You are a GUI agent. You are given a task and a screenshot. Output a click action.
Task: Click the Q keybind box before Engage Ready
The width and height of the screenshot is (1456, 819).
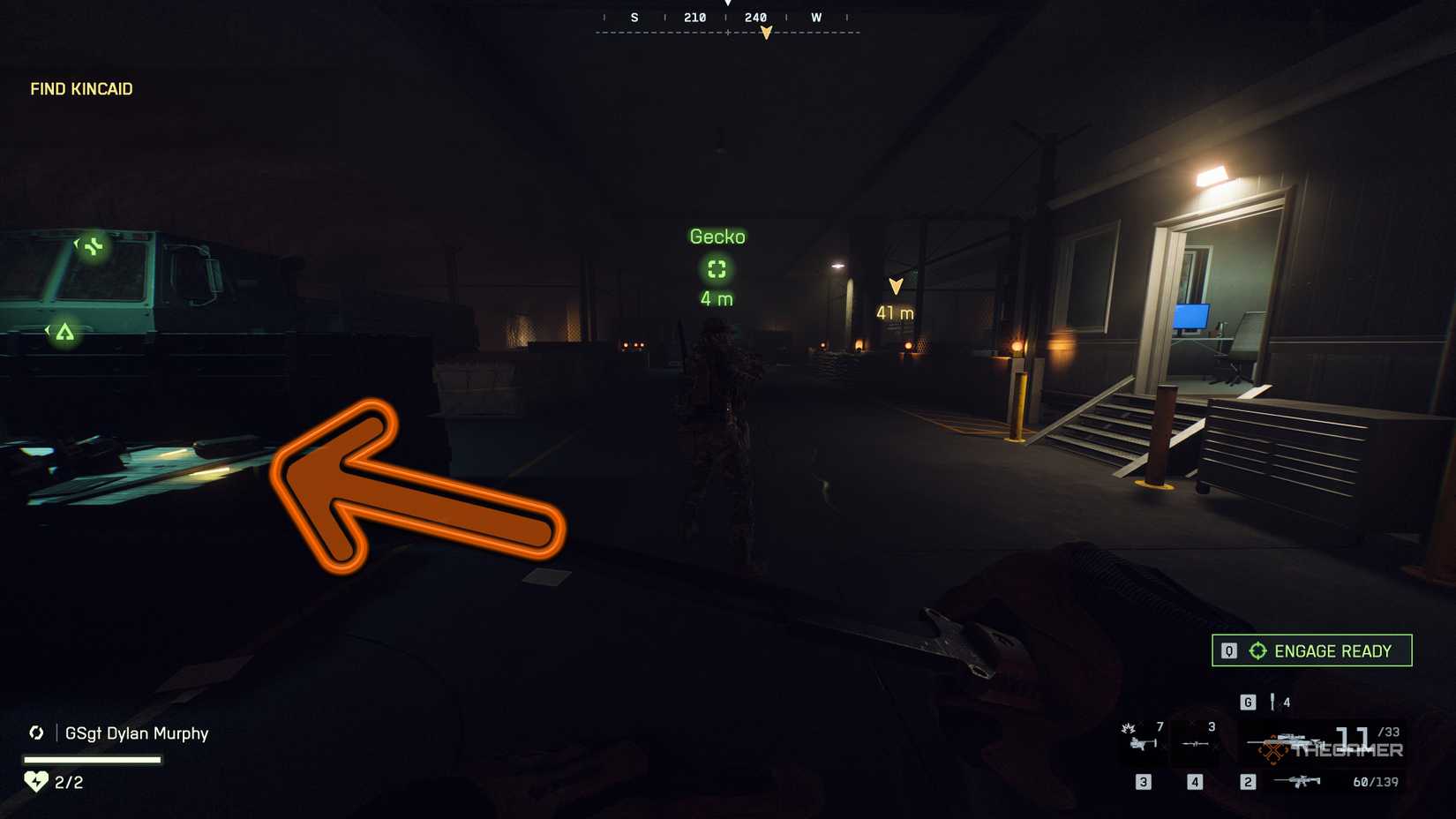tap(1227, 650)
